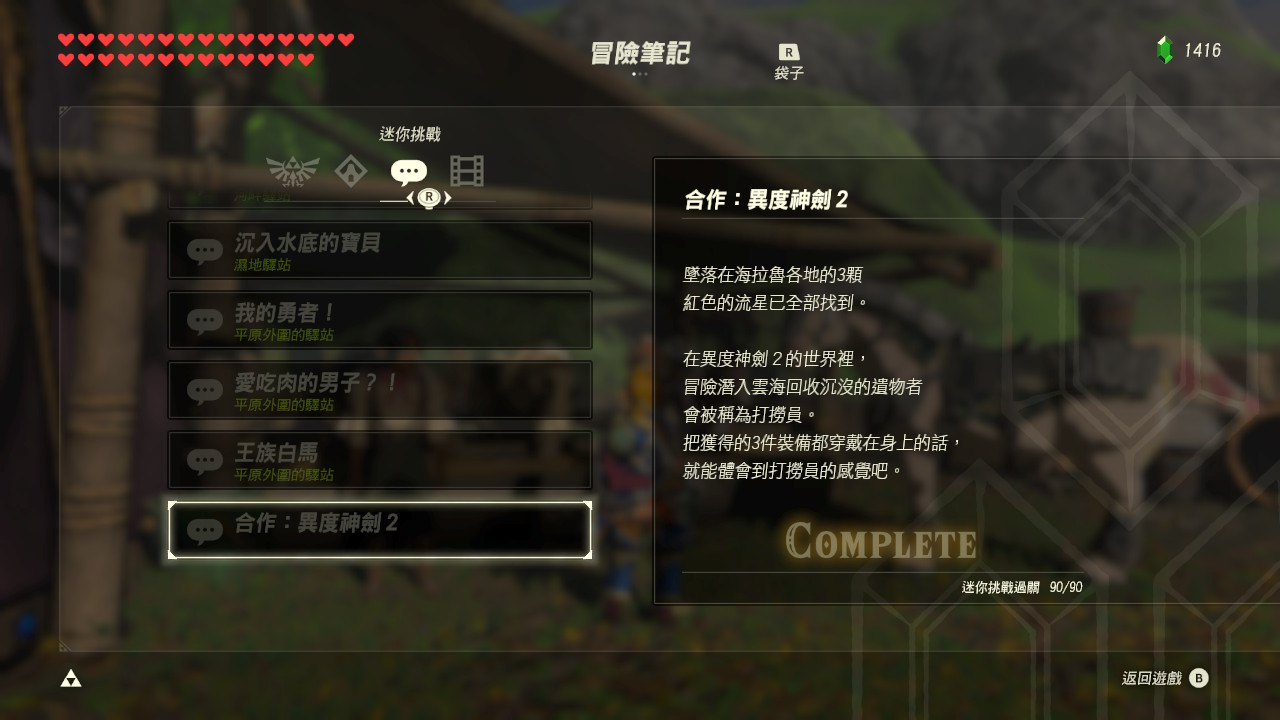The image size is (1280, 720).
Task: Click the speech bubble mini challenges icon
Action: tap(408, 170)
